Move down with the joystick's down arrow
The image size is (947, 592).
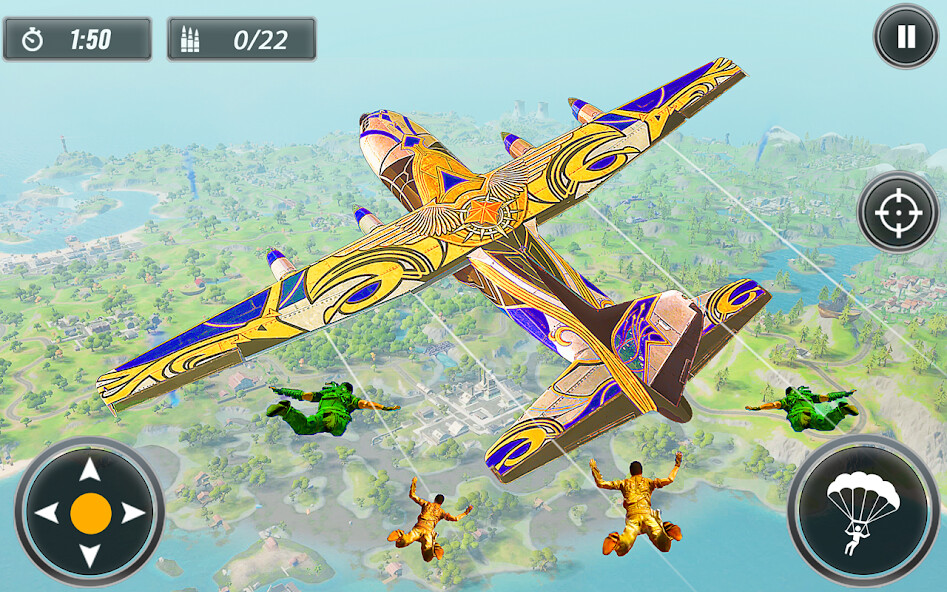90,556
